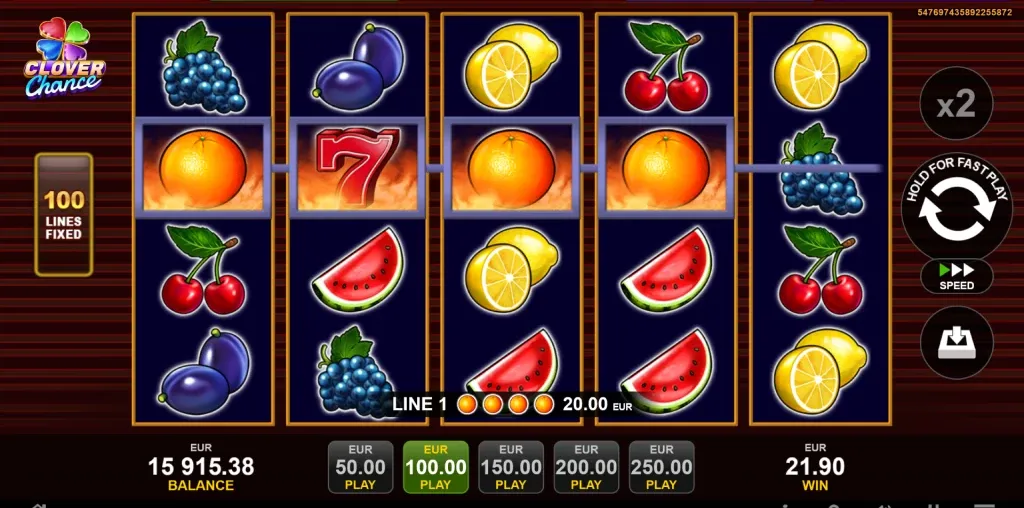
Task: Spin the reels with the circular arrows button
Action: pos(957,208)
